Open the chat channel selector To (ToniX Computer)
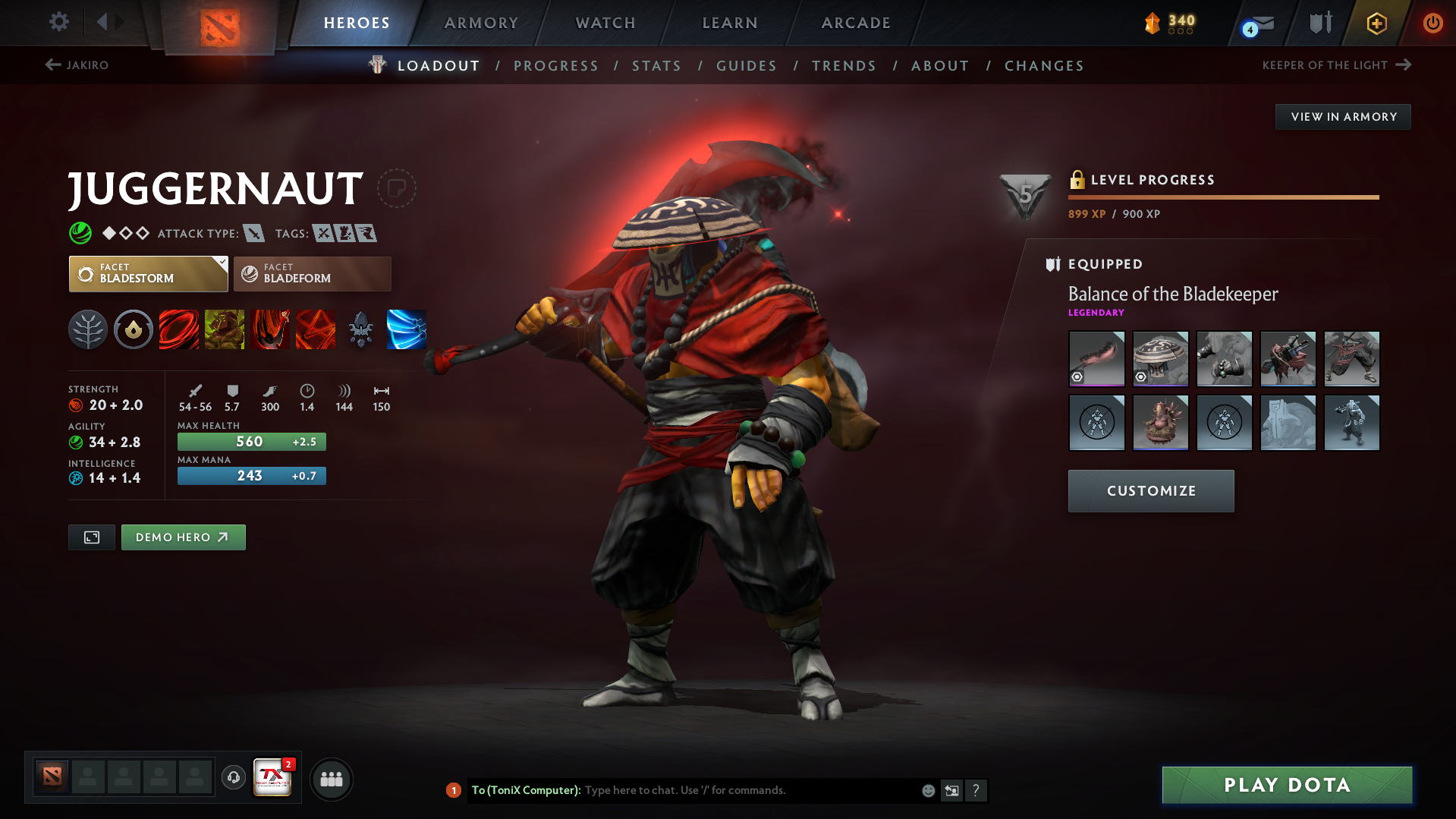This screenshot has height=819, width=1456. [x=525, y=790]
